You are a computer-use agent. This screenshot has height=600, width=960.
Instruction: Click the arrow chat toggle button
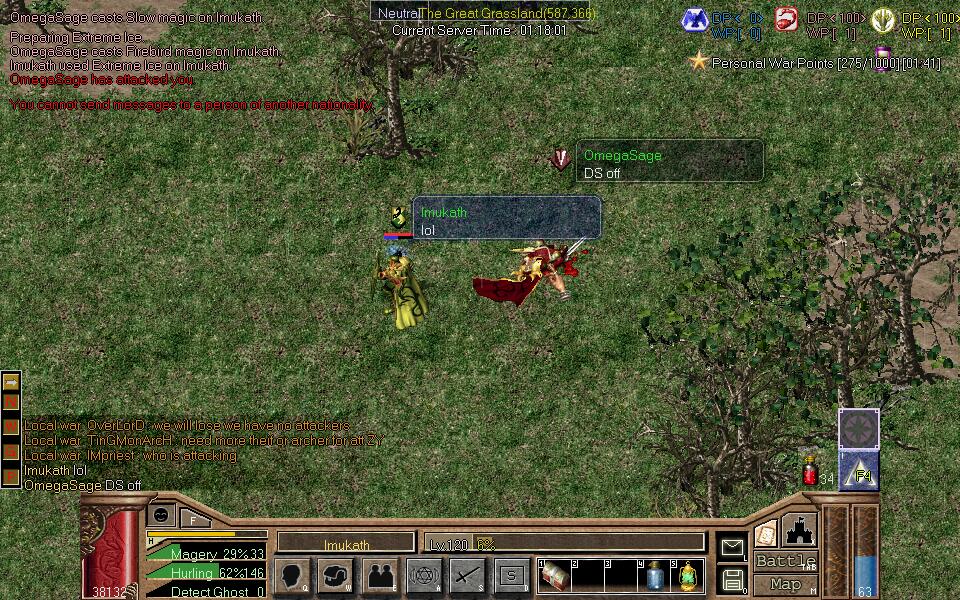pyautogui.click(x=11, y=382)
